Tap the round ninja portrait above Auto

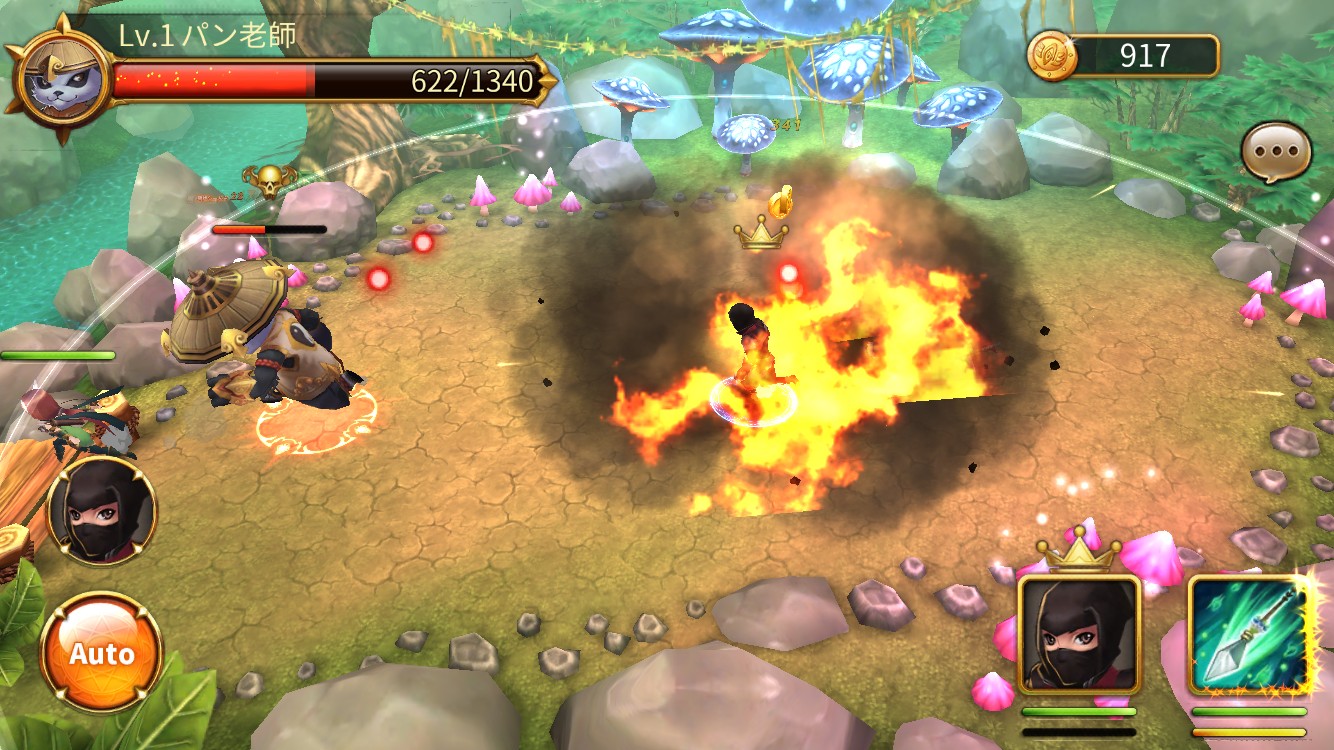click(x=102, y=512)
